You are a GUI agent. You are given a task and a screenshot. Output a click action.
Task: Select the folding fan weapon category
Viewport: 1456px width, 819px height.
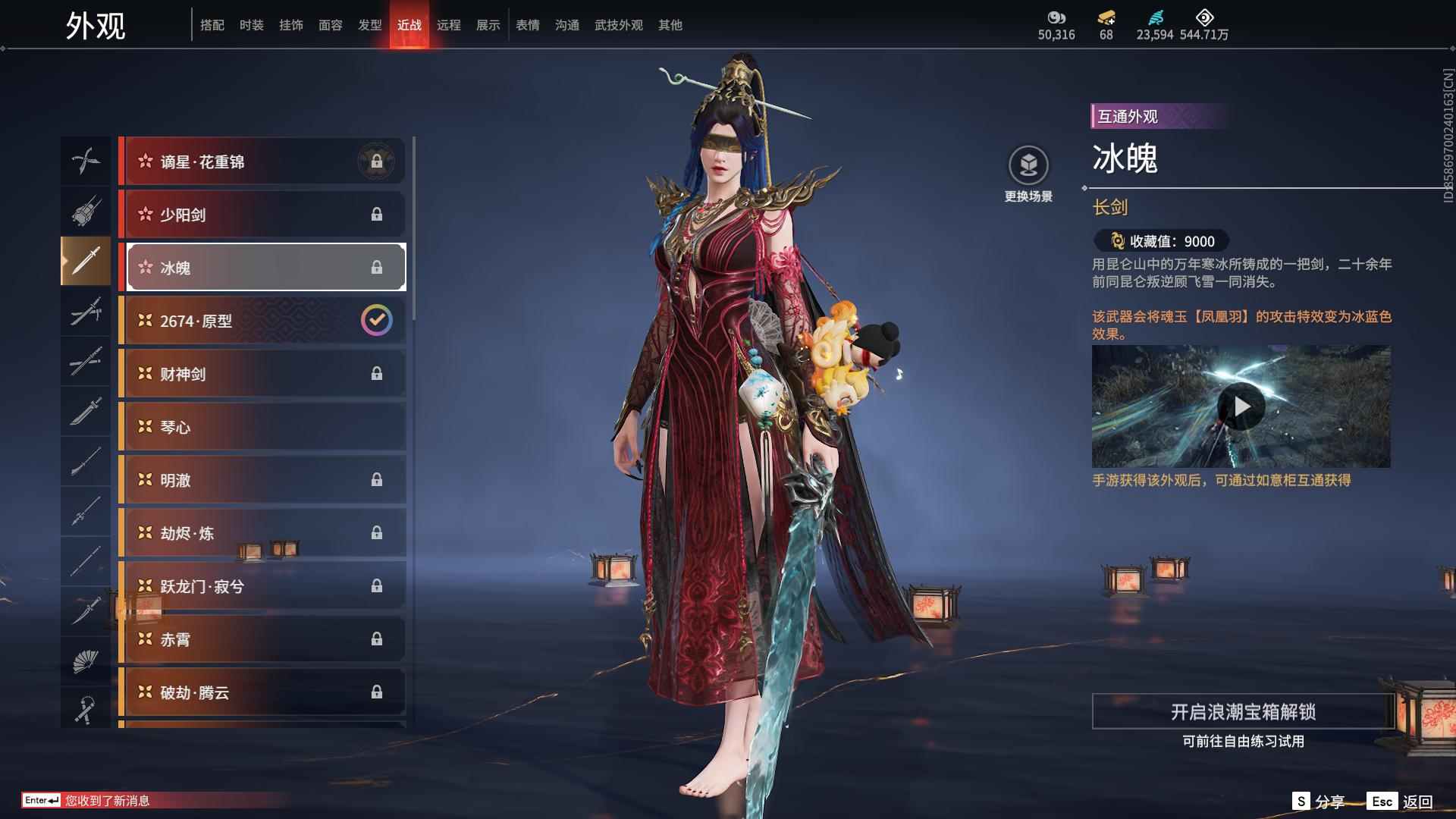click(85, 661)
